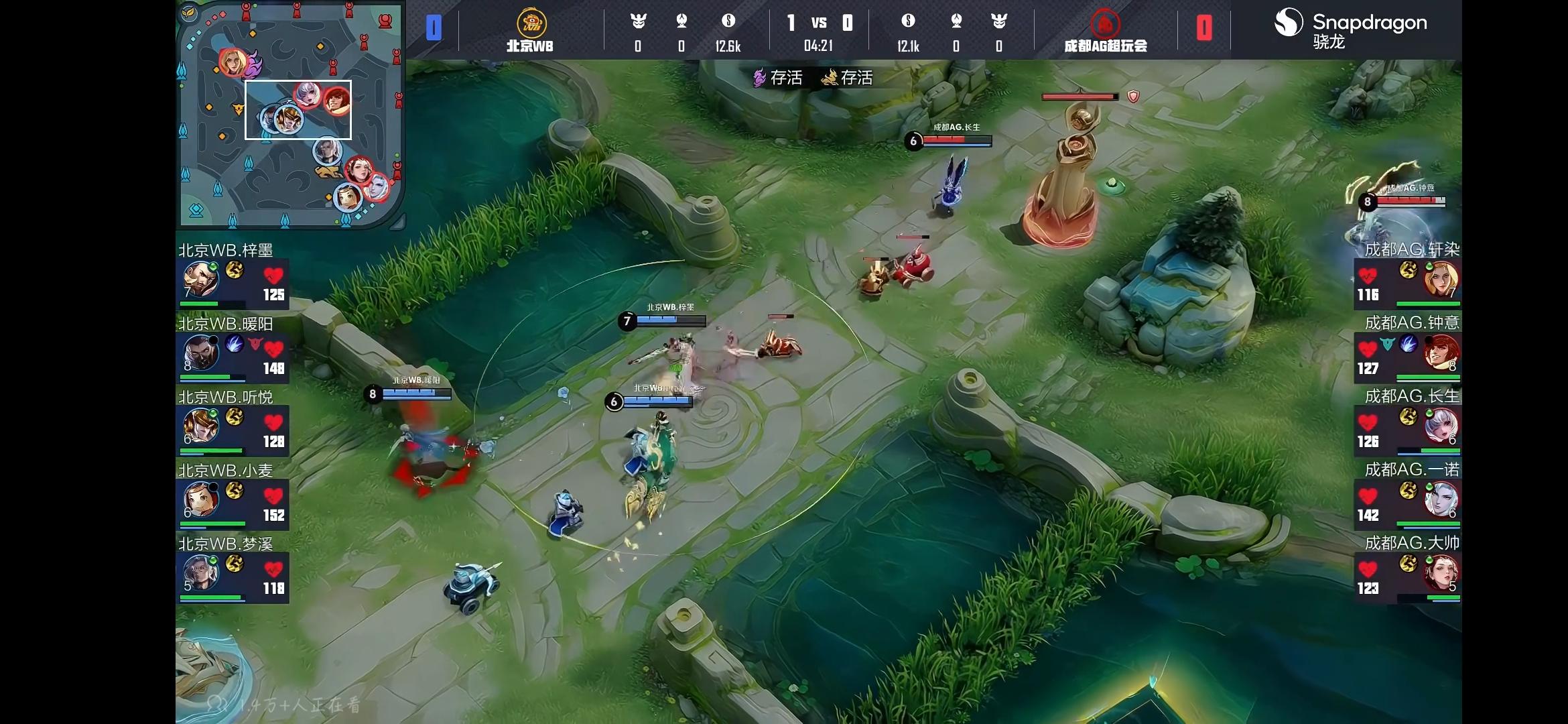Select 成都AG.大帅's hero portrait
The image size is (1568, 724).
[1441, 572]
